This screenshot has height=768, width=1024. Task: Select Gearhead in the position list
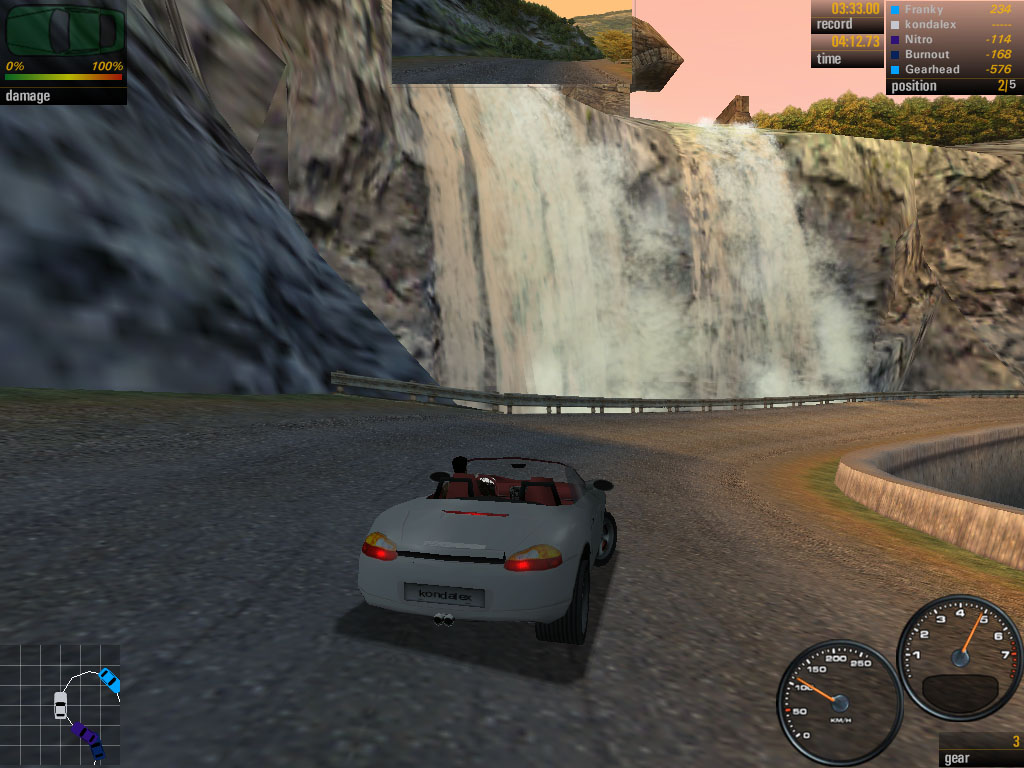(x=932, y=69)
